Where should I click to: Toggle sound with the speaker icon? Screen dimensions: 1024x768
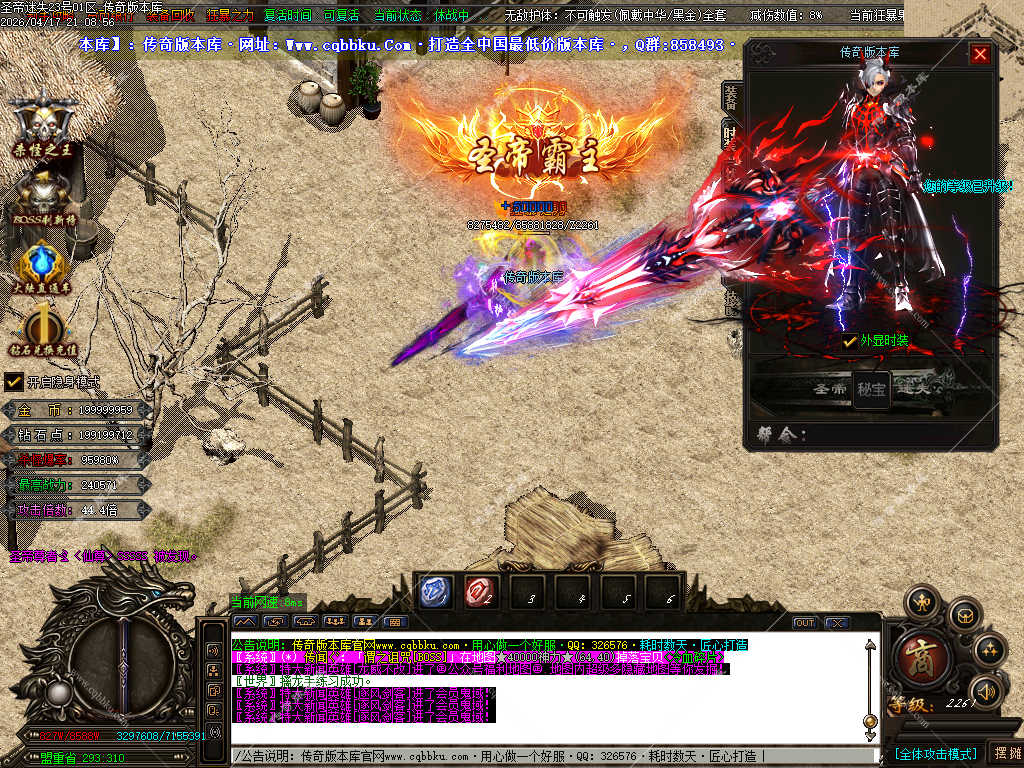[x=986, y=690]
